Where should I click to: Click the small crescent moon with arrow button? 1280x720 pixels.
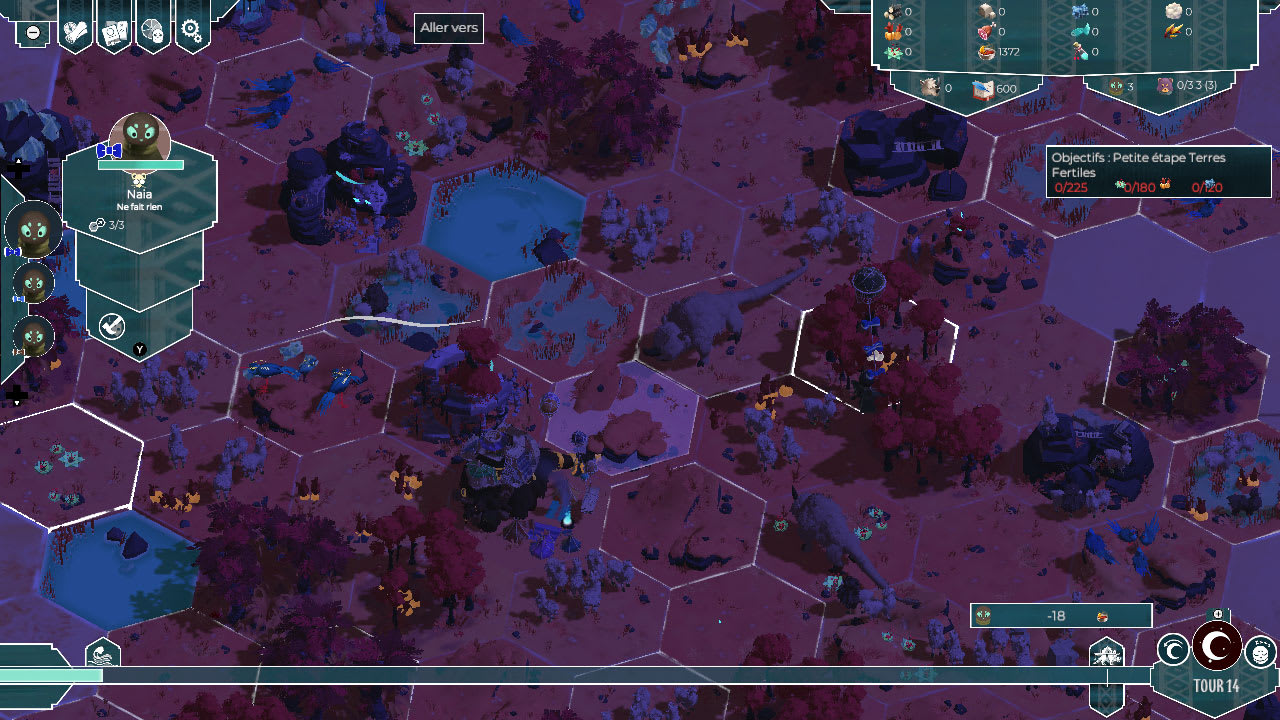click(x=1173, y=650)
